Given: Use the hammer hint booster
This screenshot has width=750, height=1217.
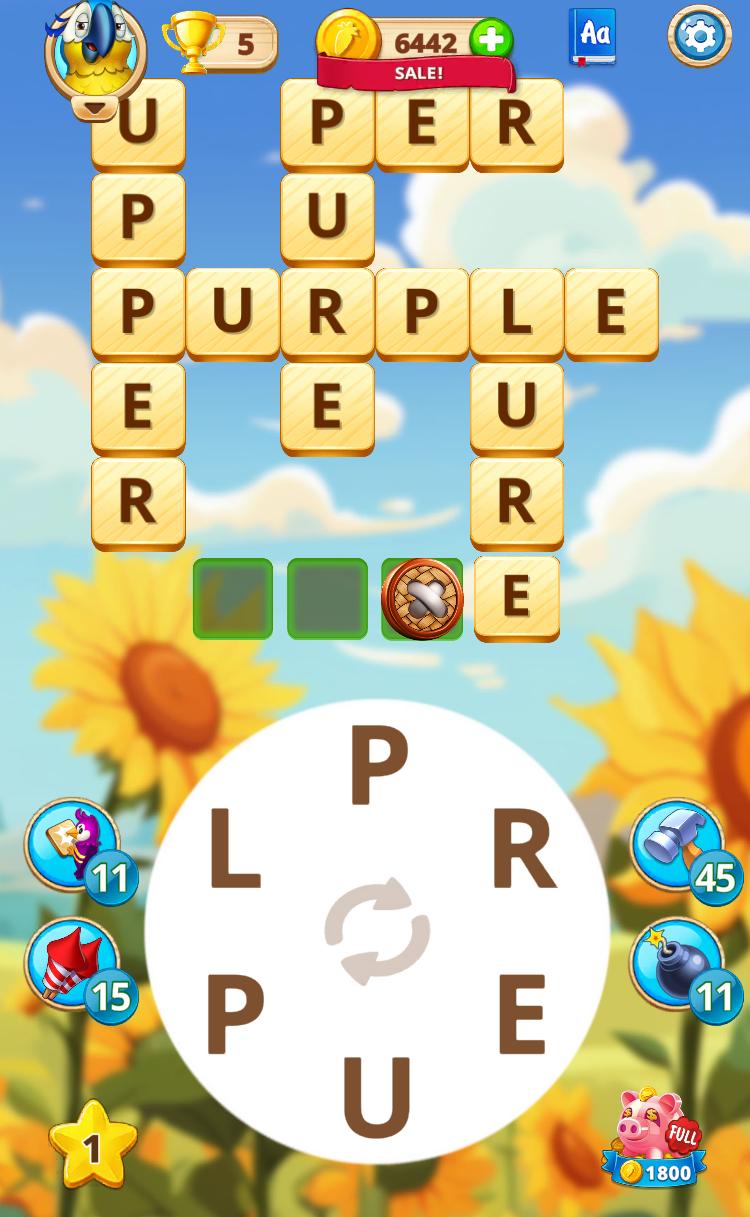Looking at the screenshot, I should click(678, 843).
